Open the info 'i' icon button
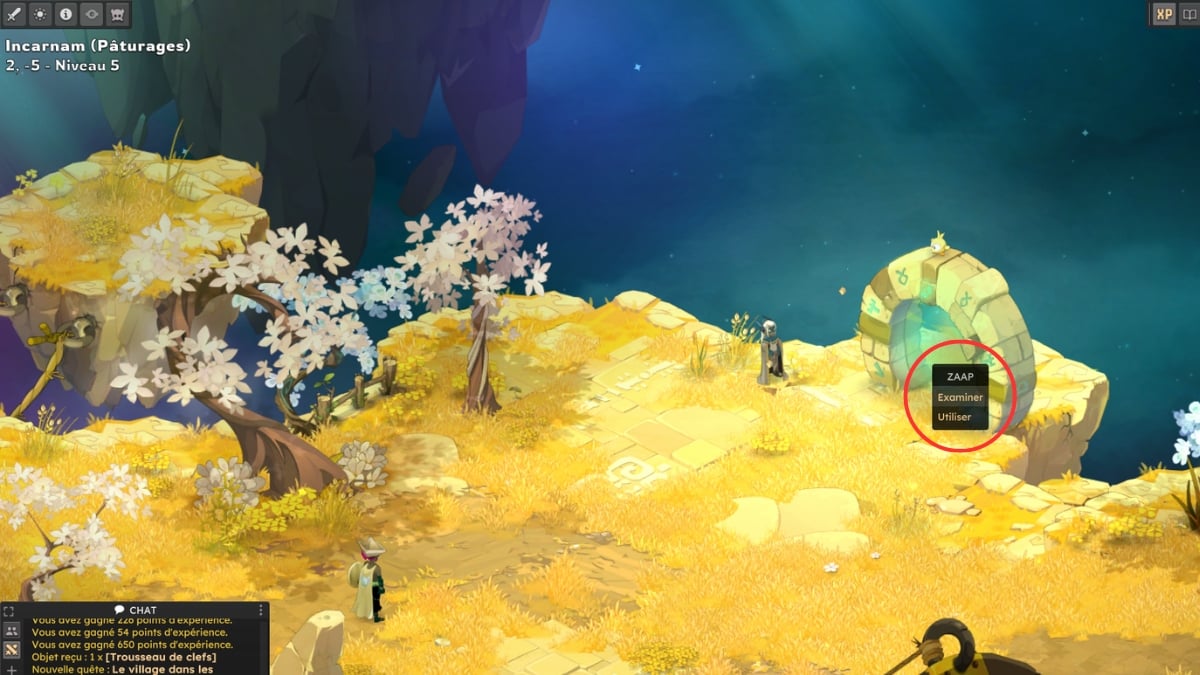1200x675 pixels. (x=66, y=14)
